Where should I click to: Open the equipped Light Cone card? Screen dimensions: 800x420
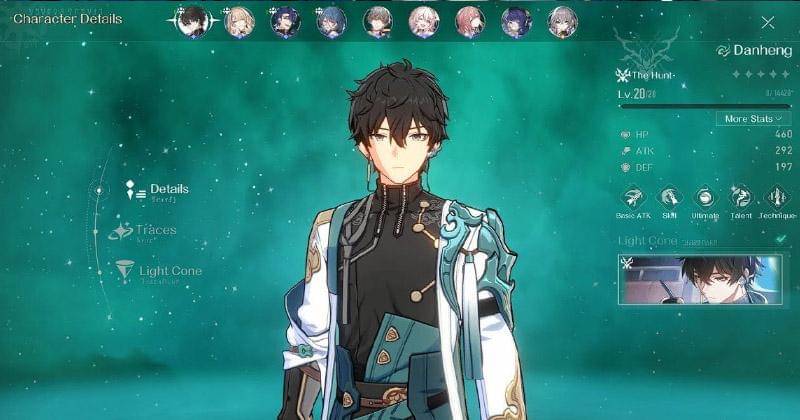click(699, 277)
